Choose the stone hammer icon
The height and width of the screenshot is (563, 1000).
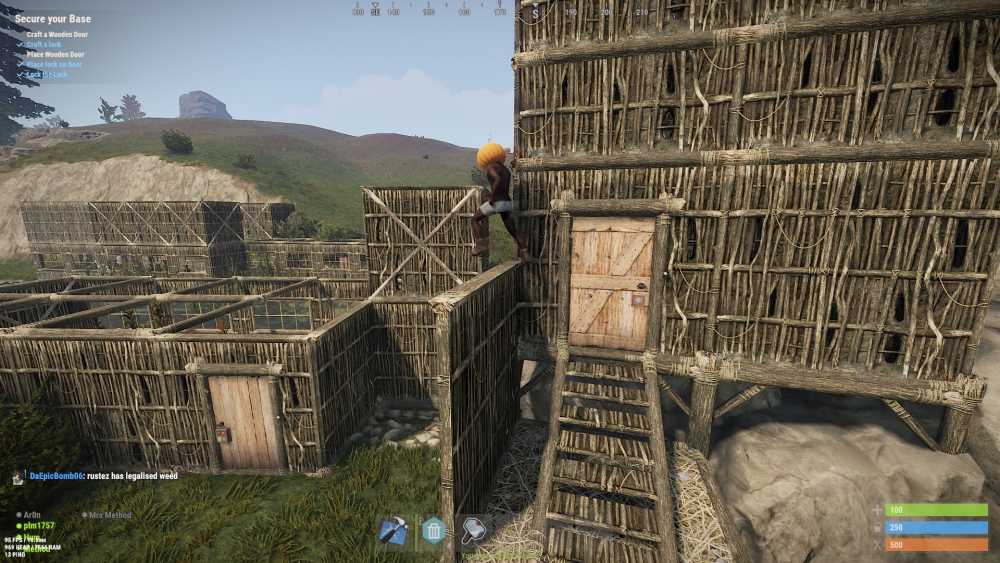pyautogui.click(x=473, y=530)
